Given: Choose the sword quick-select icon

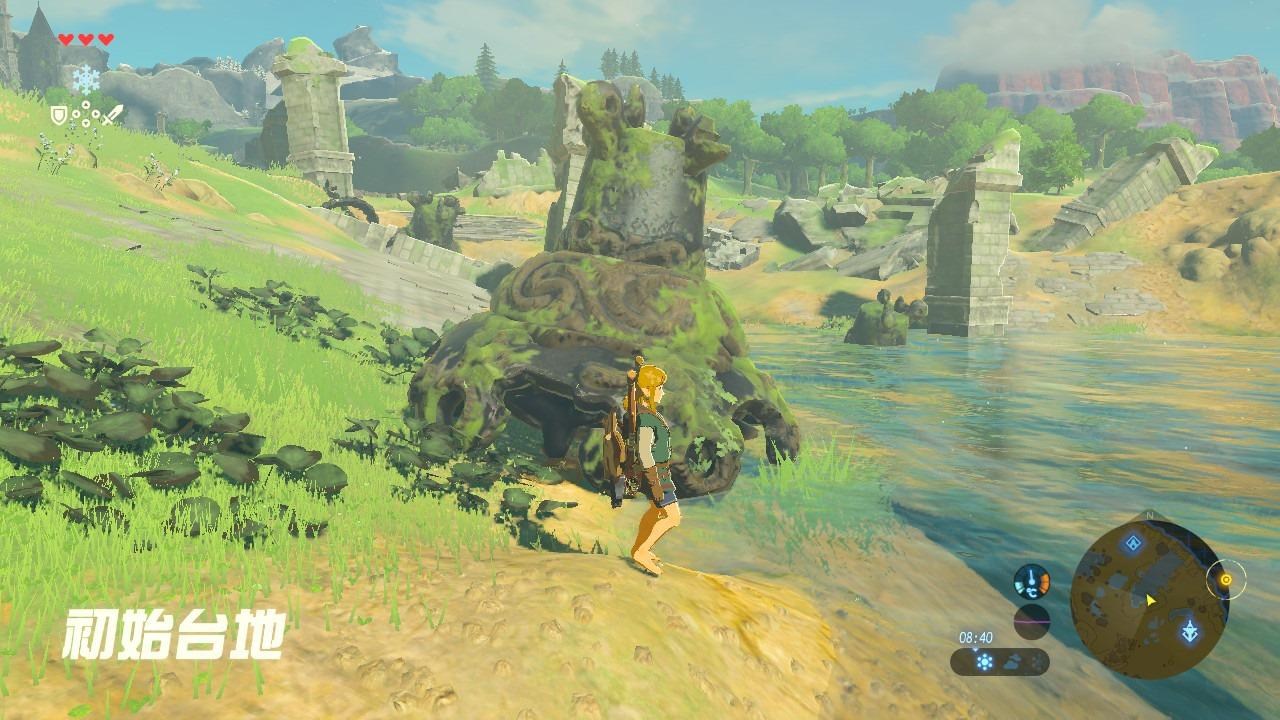Looking at the screenshot, I should click(x=111, y=115).
